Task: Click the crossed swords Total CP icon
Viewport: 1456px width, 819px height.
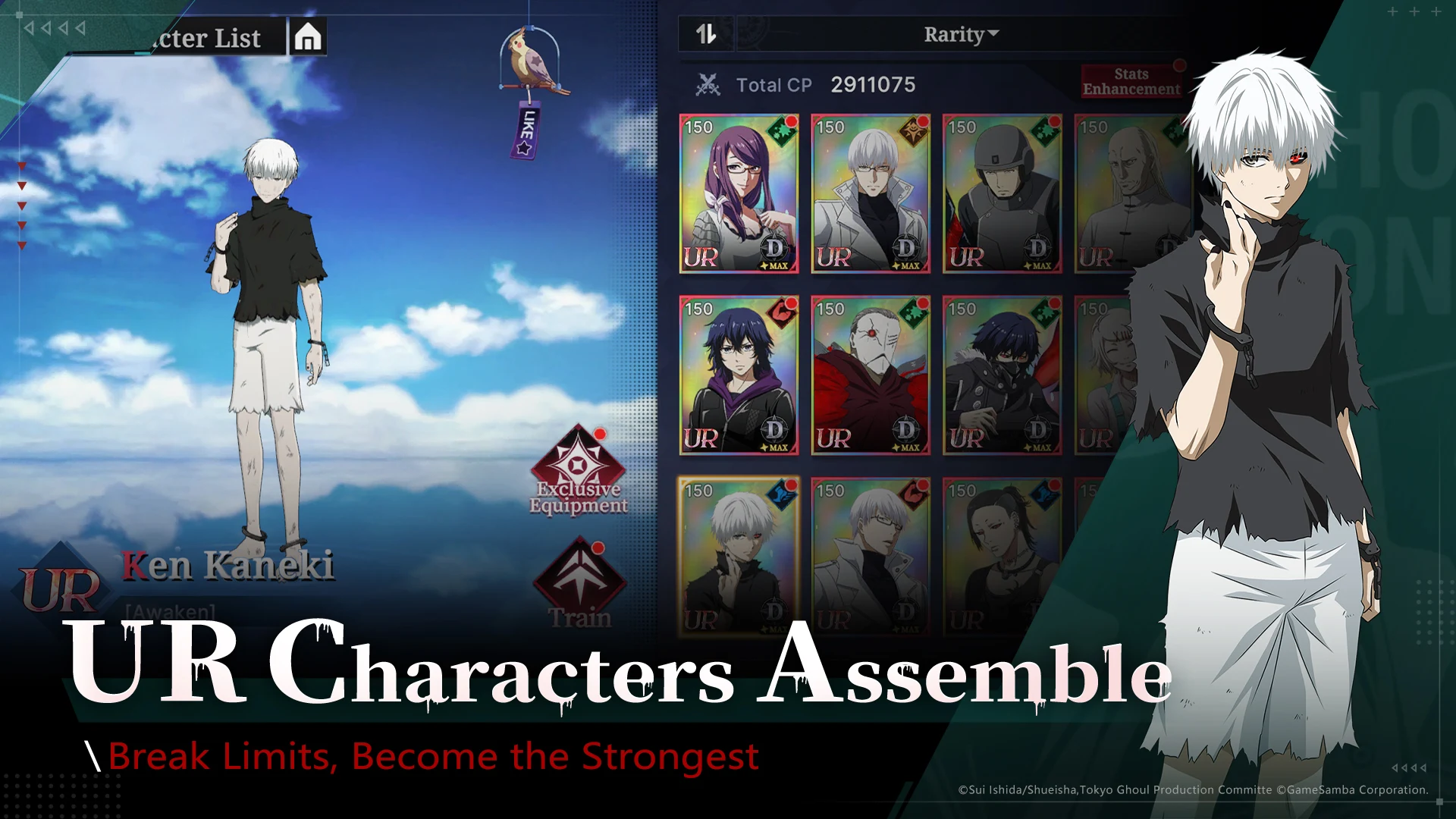Action: point(708,84)
